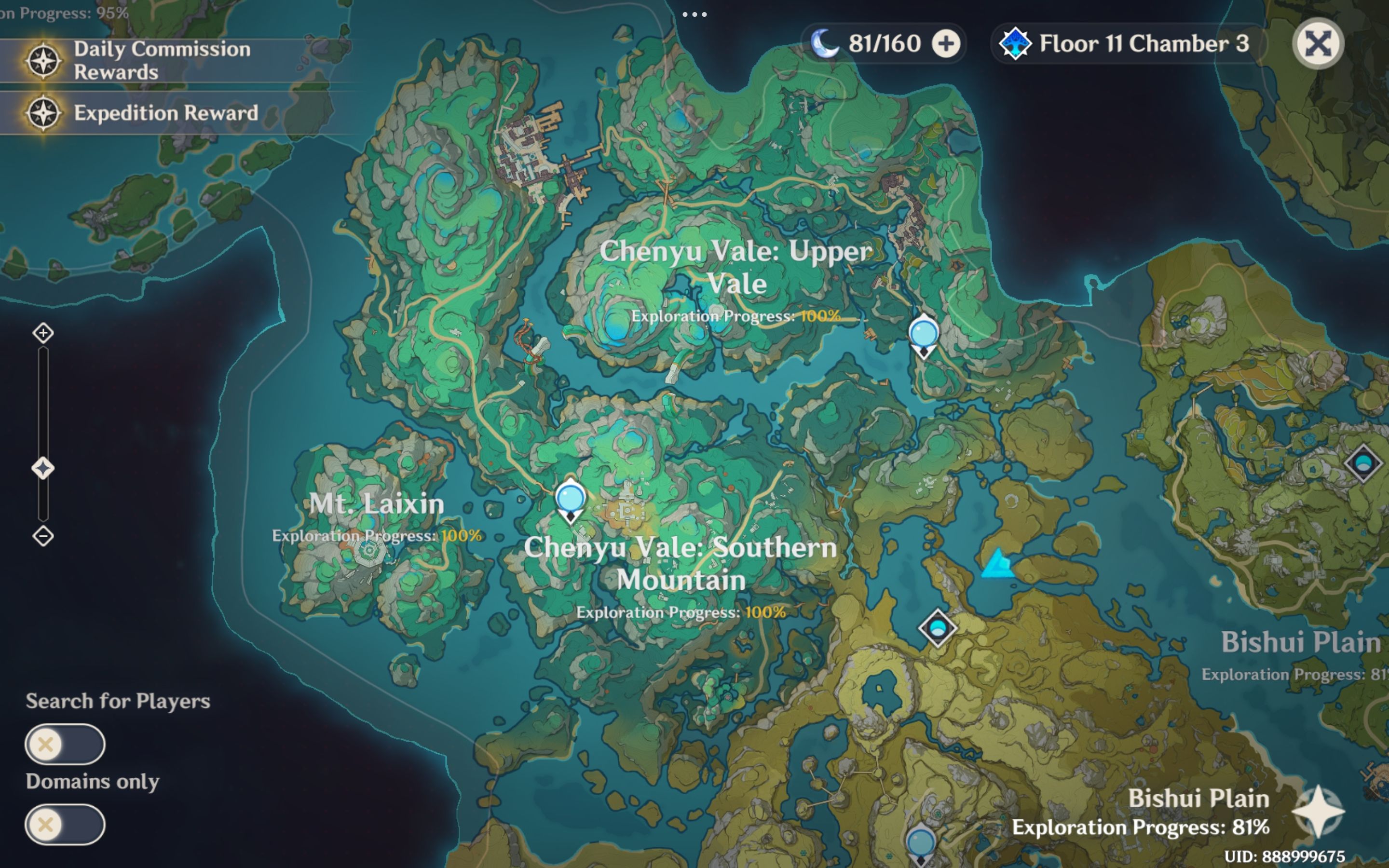Viewport: 1389px width, 868px height.
Task: Open the three-dots menu at top of screen
Action: click(695, 14)
